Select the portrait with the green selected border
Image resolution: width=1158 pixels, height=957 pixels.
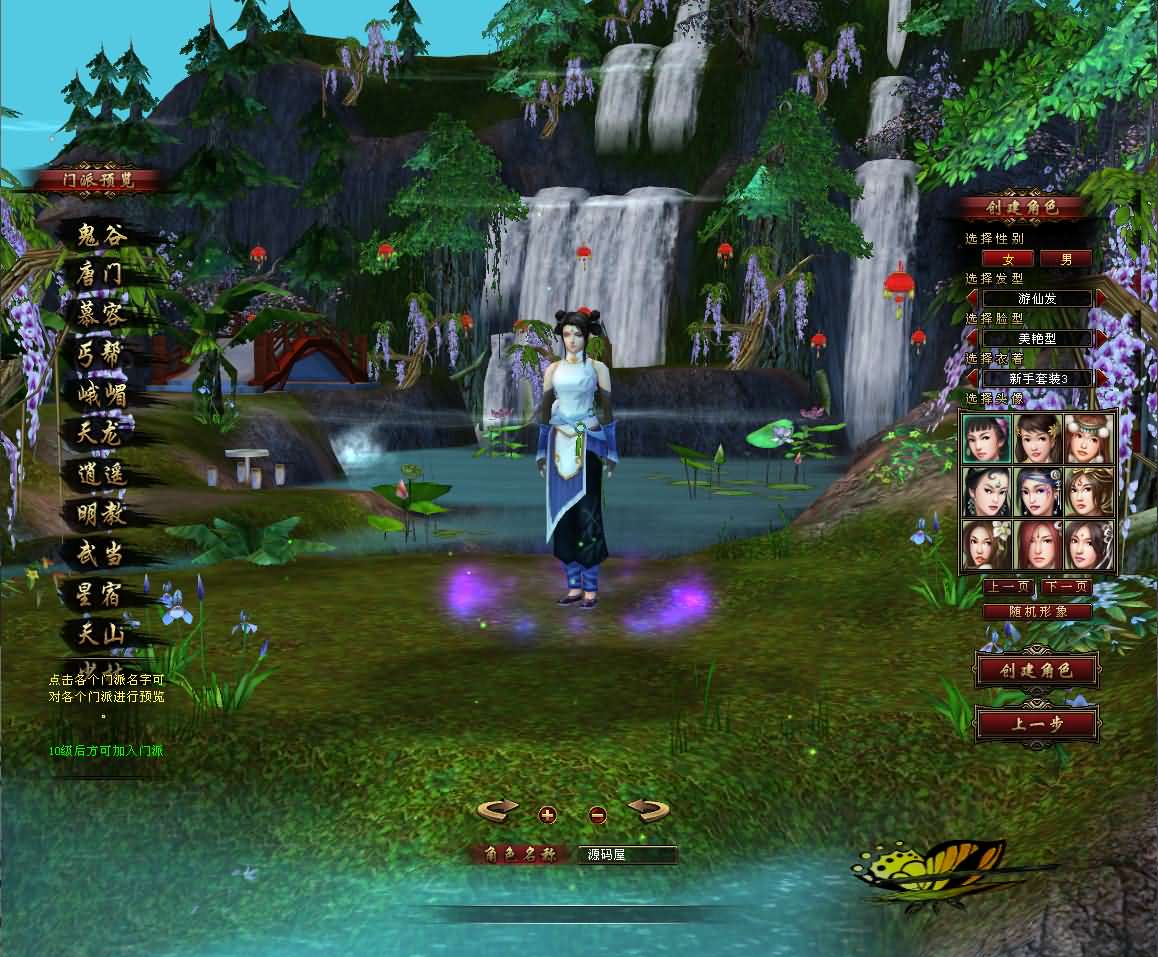click(x=987, y=439)
